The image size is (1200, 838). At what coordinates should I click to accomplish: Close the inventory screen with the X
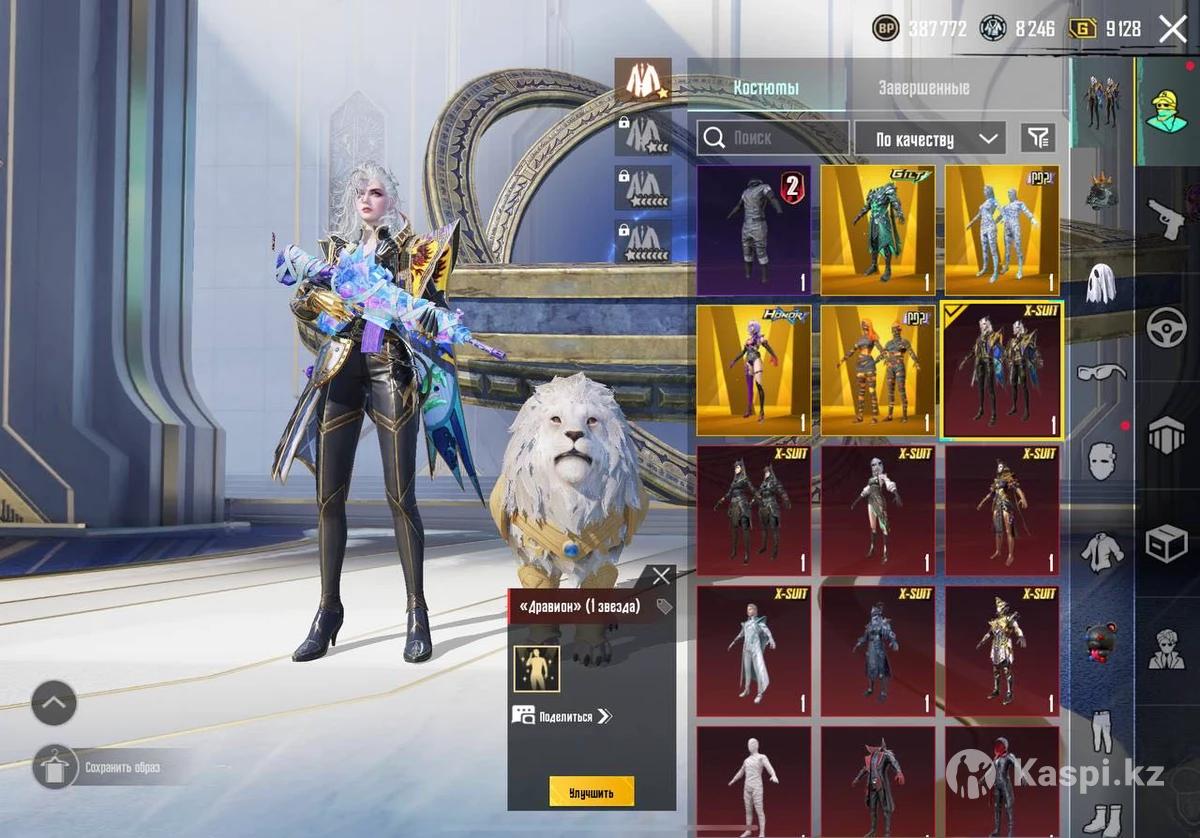(1172, 29)
